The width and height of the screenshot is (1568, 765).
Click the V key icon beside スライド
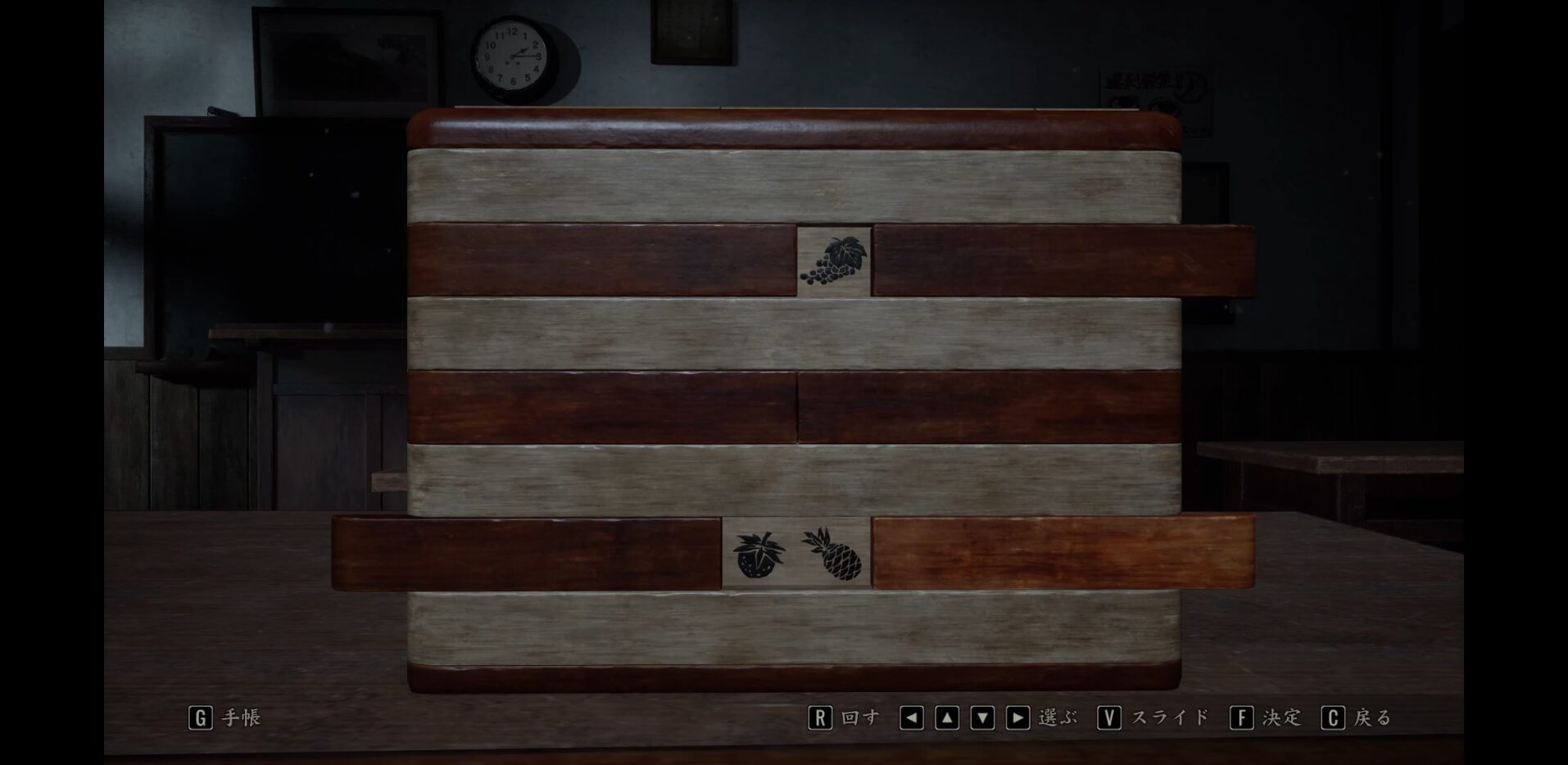point(1110,718)
